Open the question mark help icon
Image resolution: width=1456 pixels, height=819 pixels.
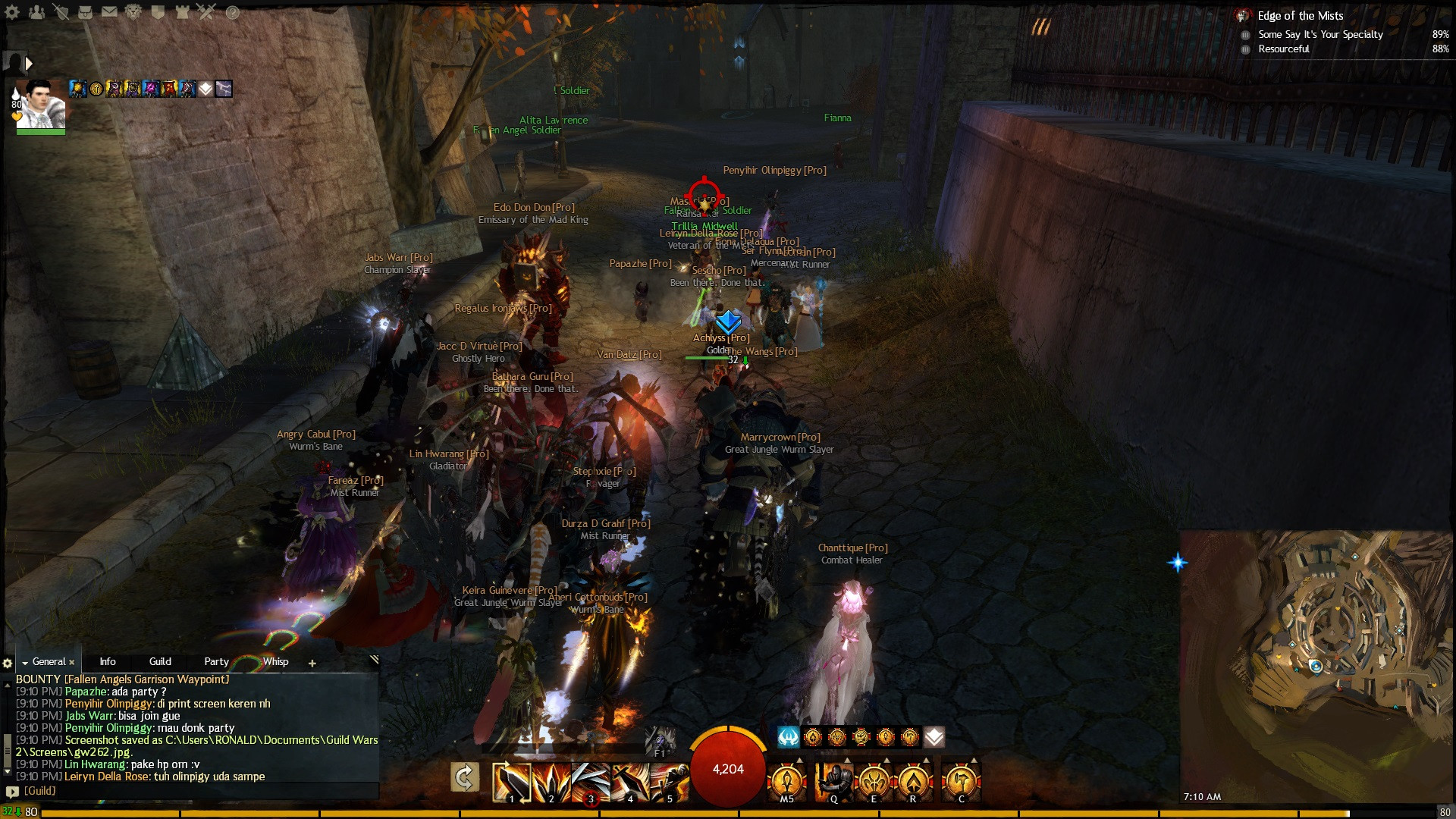(x=232, y=12)
